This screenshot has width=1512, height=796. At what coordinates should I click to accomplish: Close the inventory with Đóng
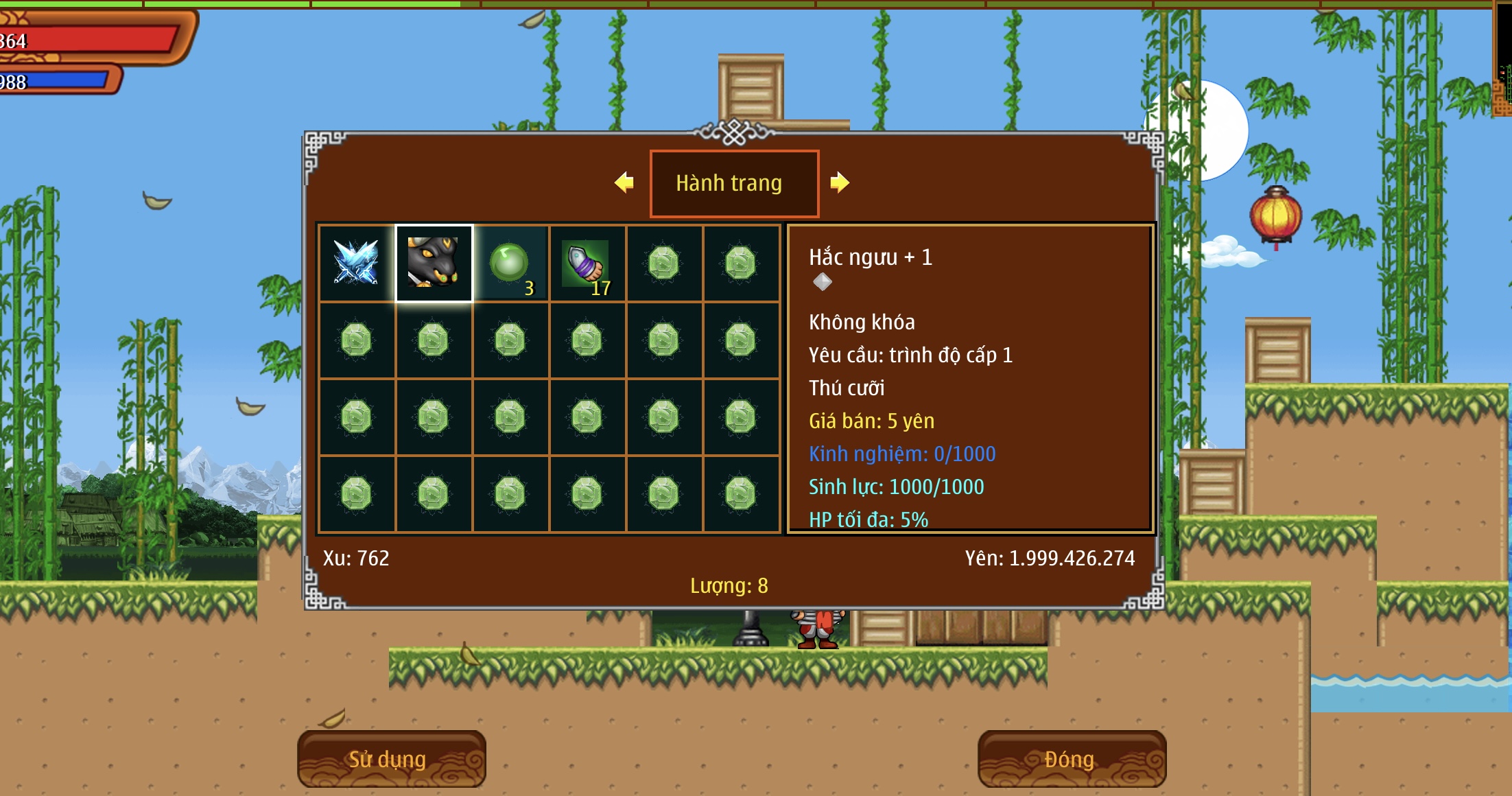pos(1072,759)
